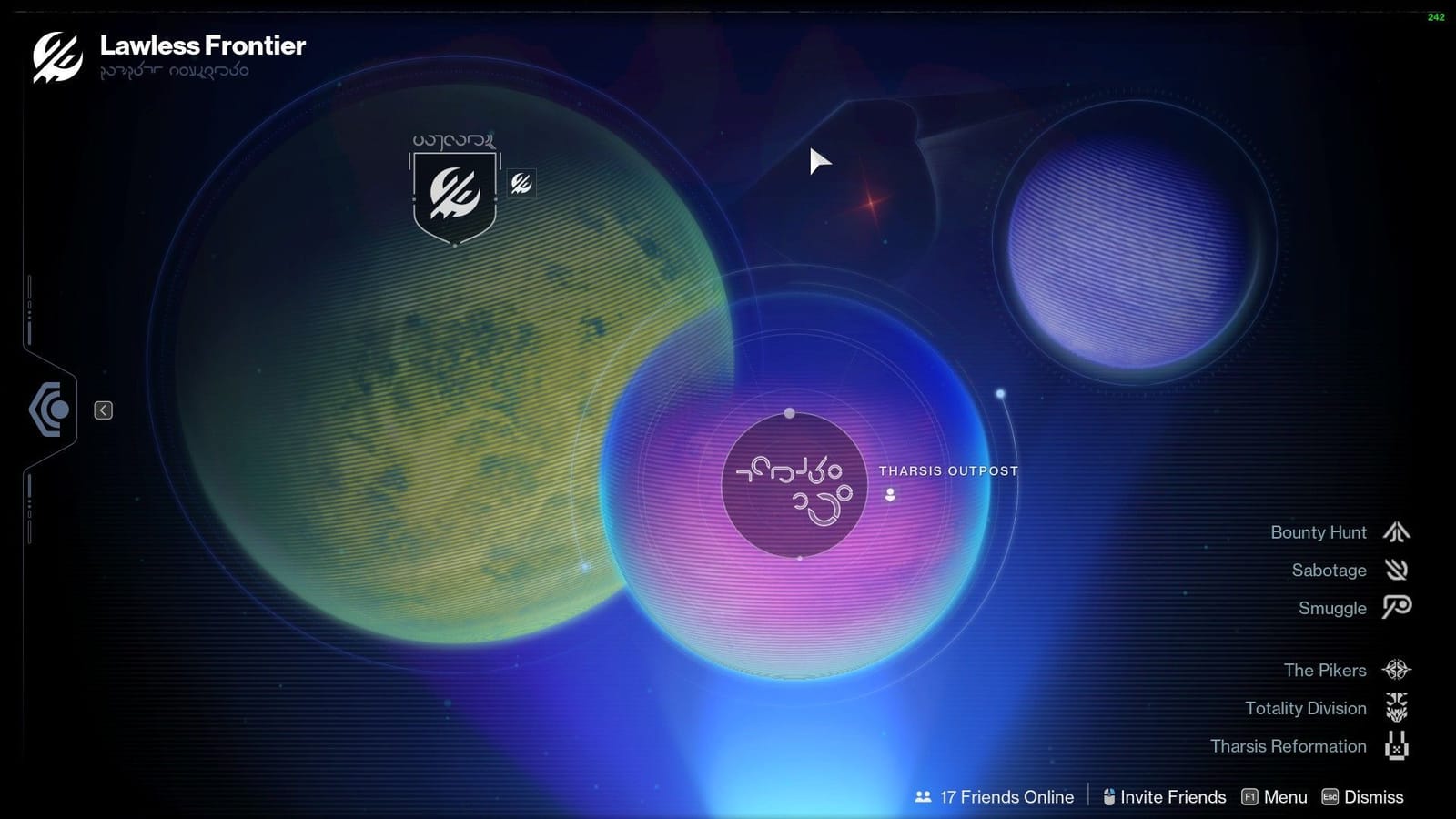Viewport: 1456px width, 819px height.
Task: Select the faction emblem above the green planet
Action: tap(454, 194)
